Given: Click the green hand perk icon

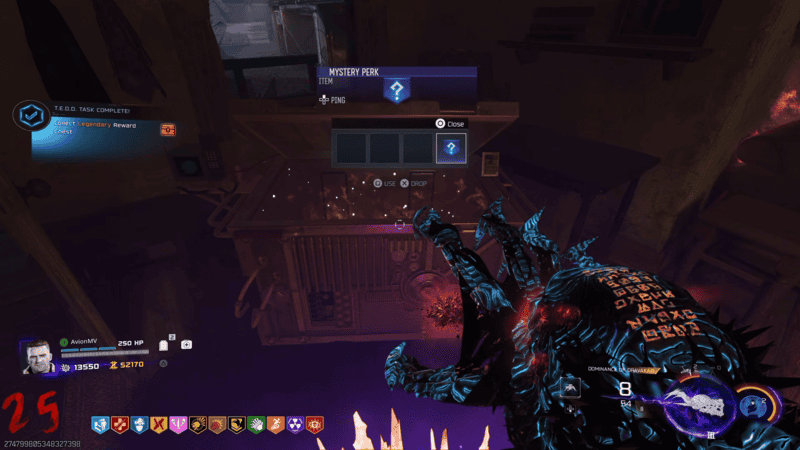Looking at the screenshot, I should [x=255, y=426].
